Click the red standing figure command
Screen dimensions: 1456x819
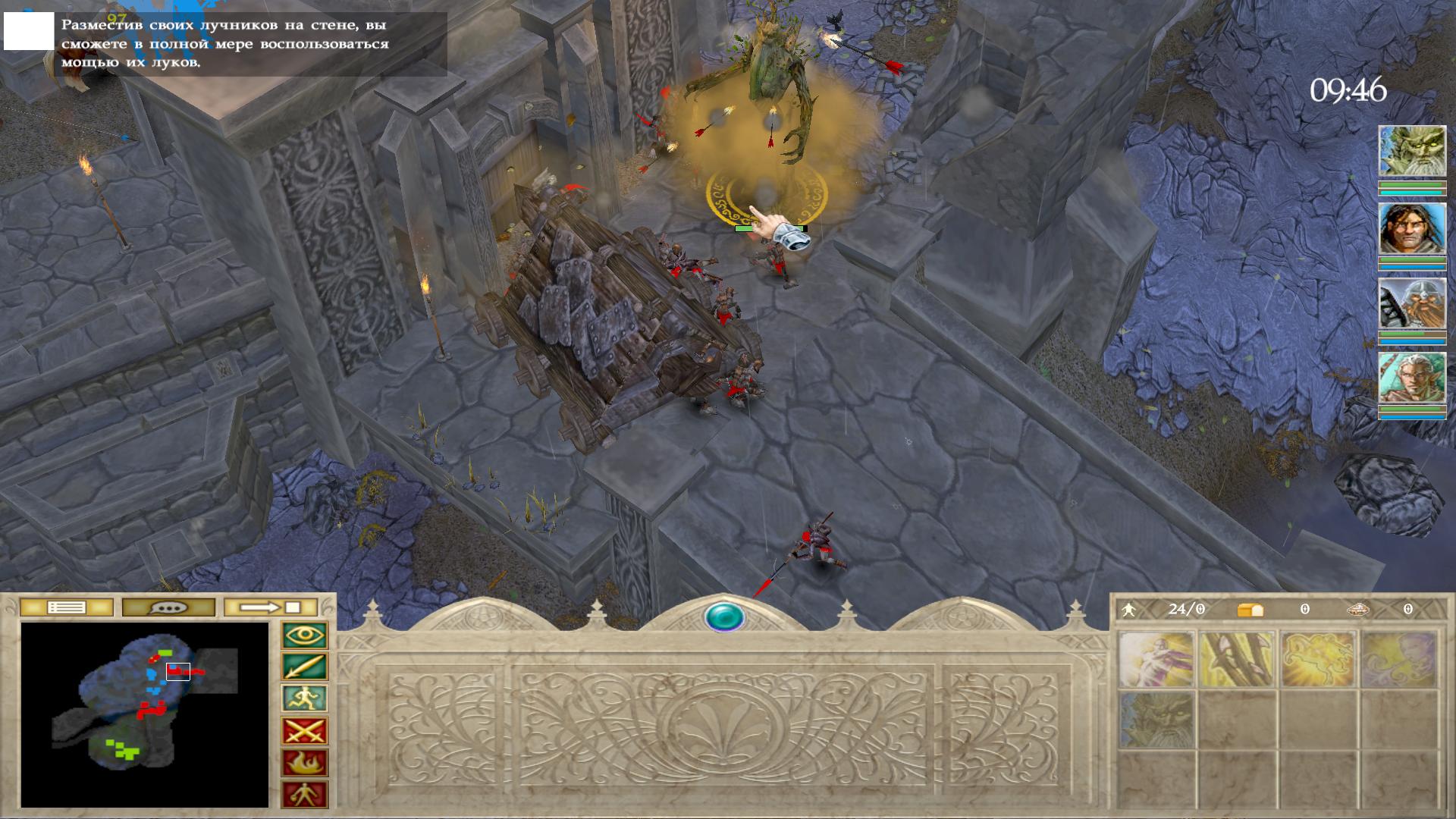tap(305, 795)
